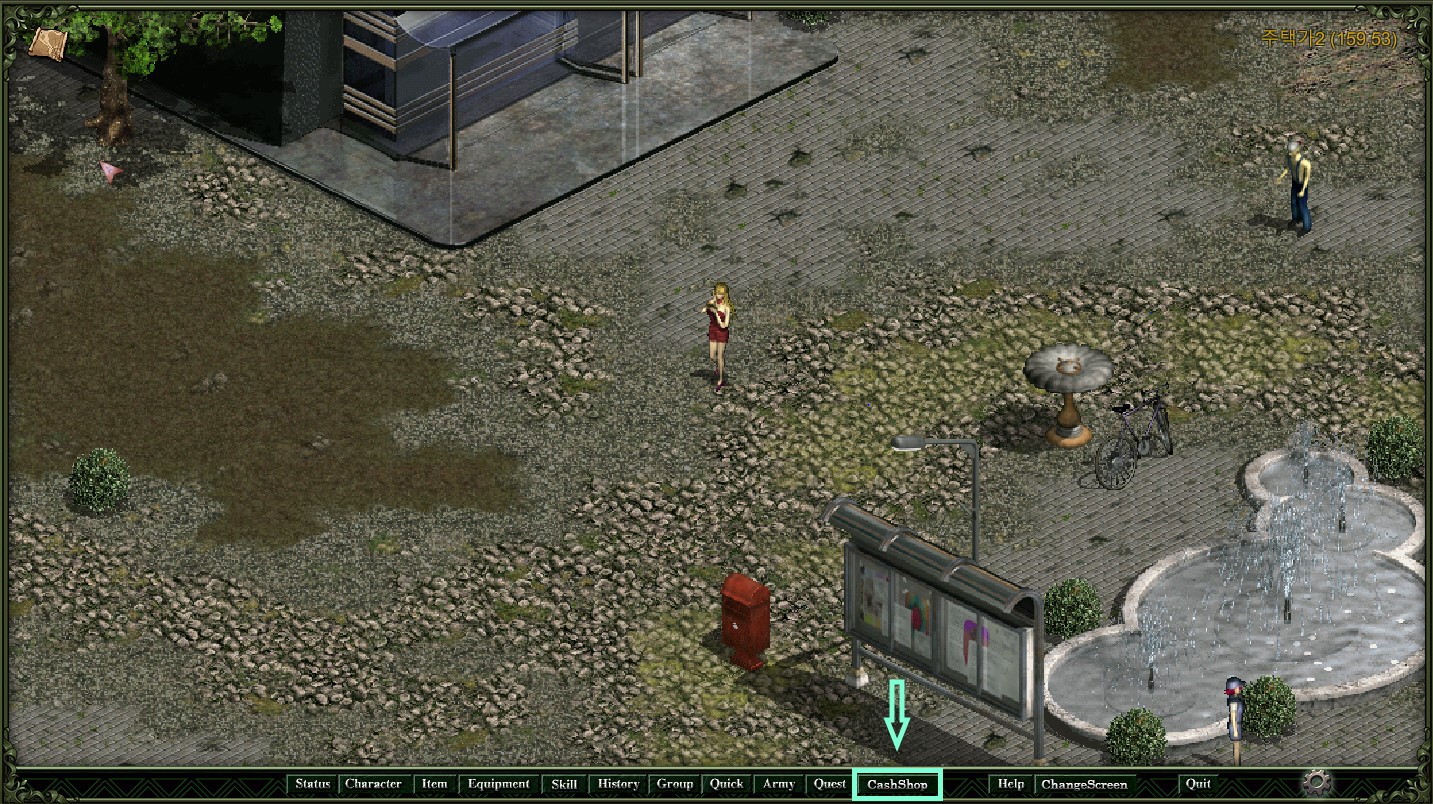Open the Help menu
Viewport: 1433px width, 804px height.
coord(1010,784)
